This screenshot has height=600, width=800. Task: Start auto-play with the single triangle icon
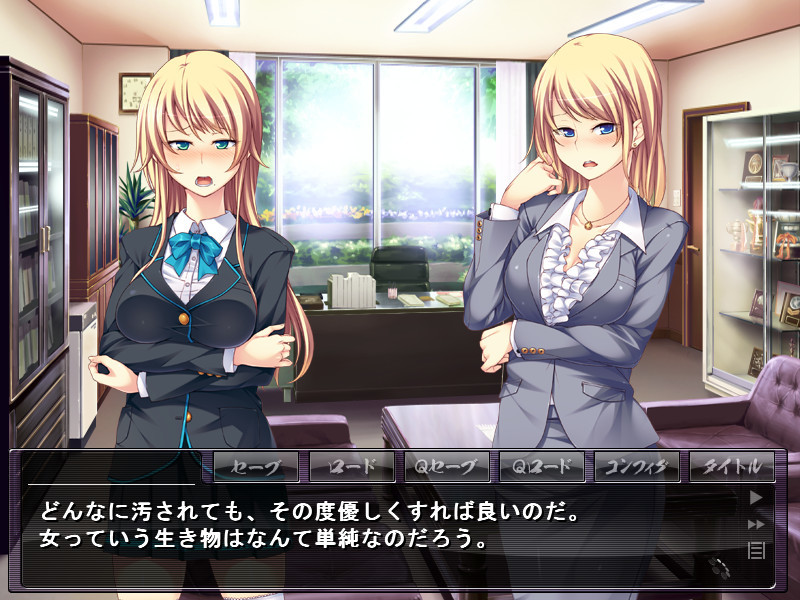coord(757,497)
